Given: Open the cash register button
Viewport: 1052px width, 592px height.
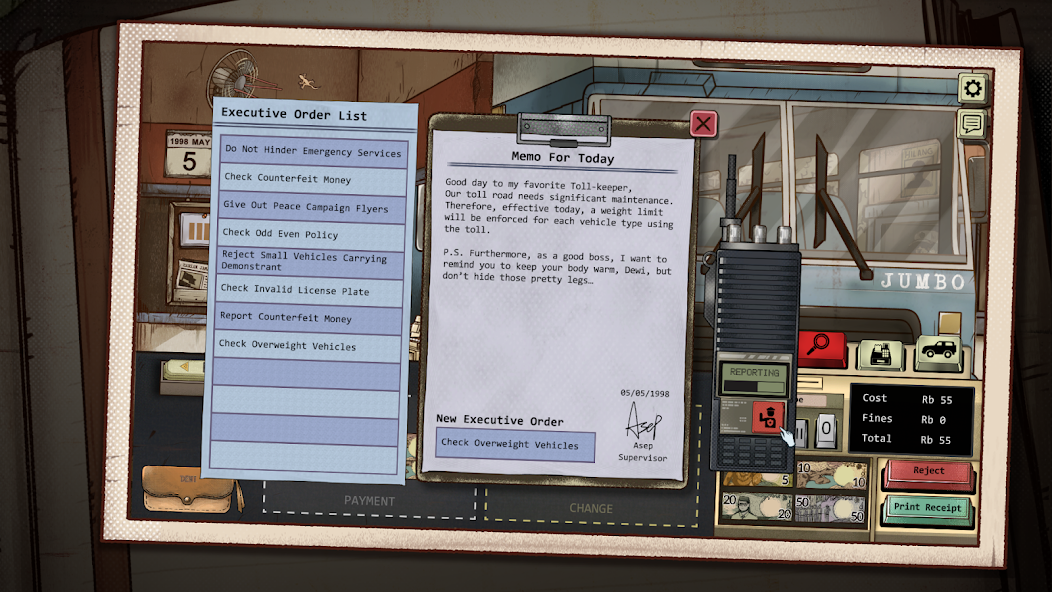Looking at the screenshot, I should [x=880, y=352].
